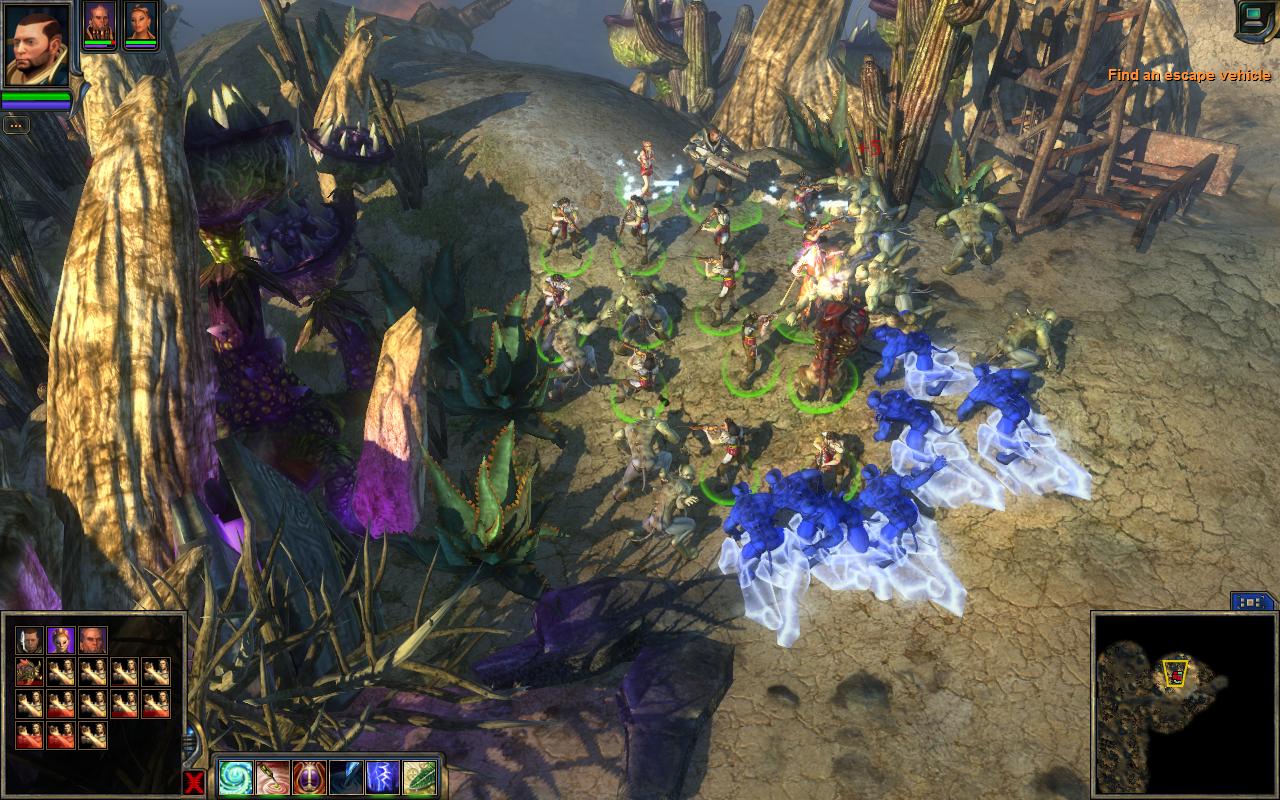Select the white-masked woman in selection panel

click(x=61, y=640)
